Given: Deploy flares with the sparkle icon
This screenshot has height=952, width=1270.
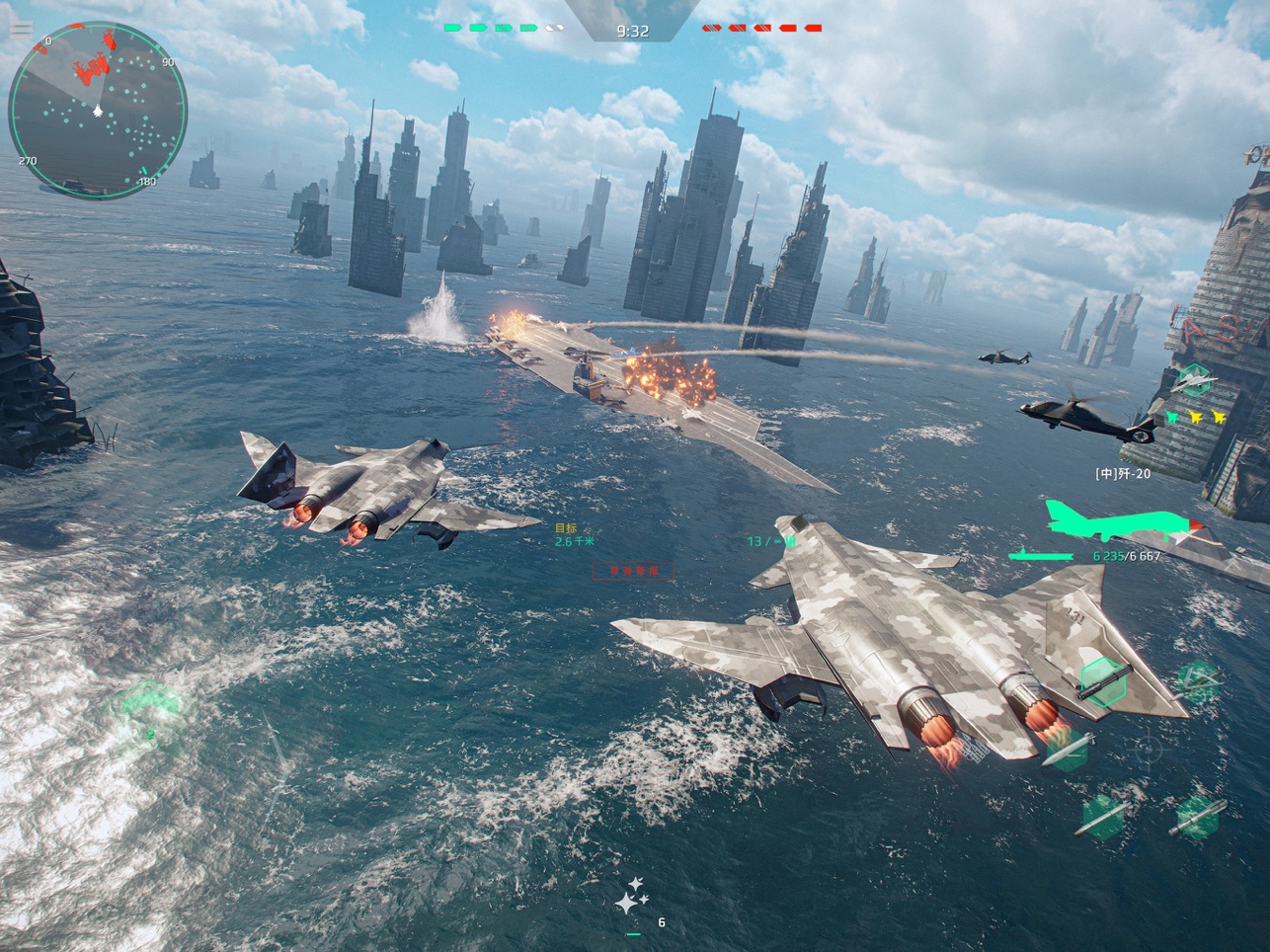Looking at the screenshot, I should click(632, 895).
